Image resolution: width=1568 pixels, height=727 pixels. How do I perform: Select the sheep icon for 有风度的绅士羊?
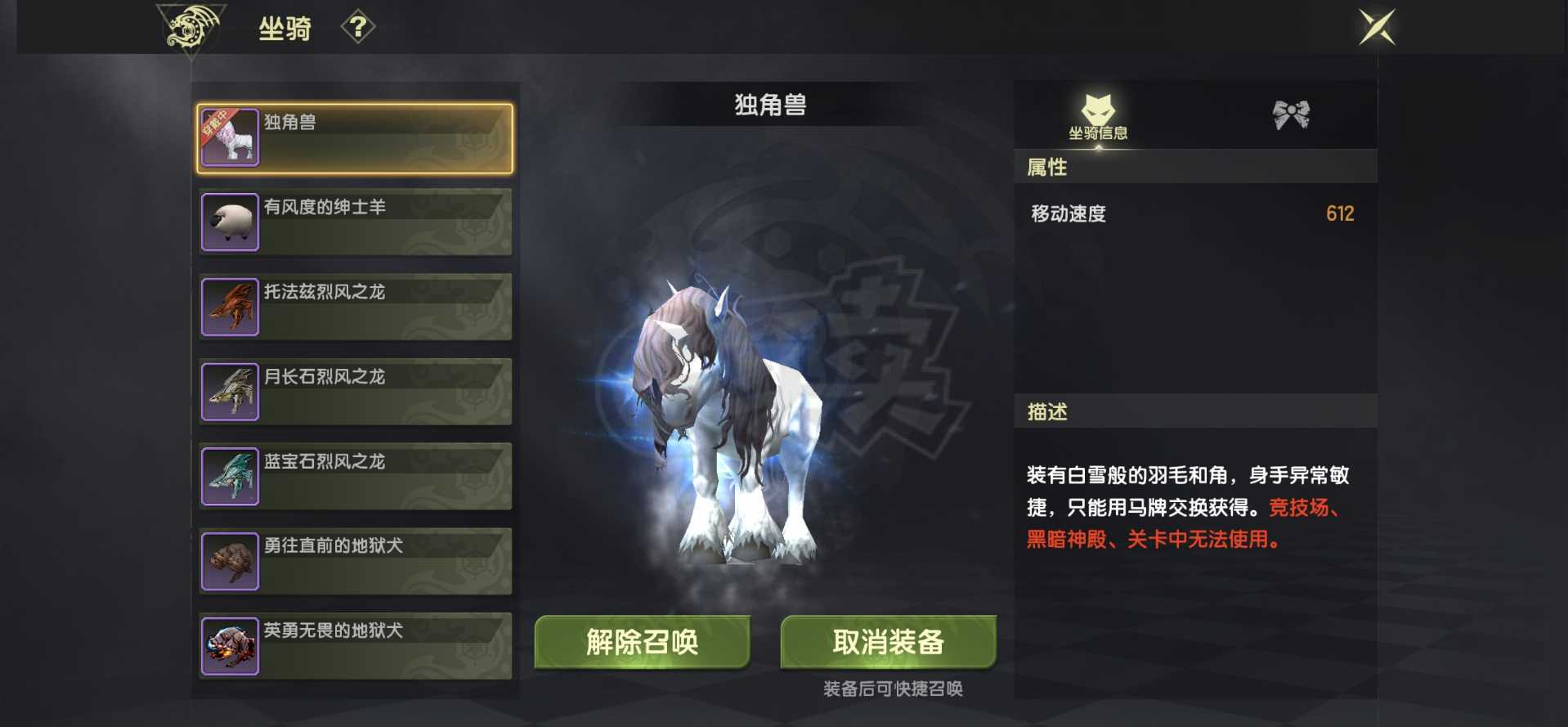point(230,221)
